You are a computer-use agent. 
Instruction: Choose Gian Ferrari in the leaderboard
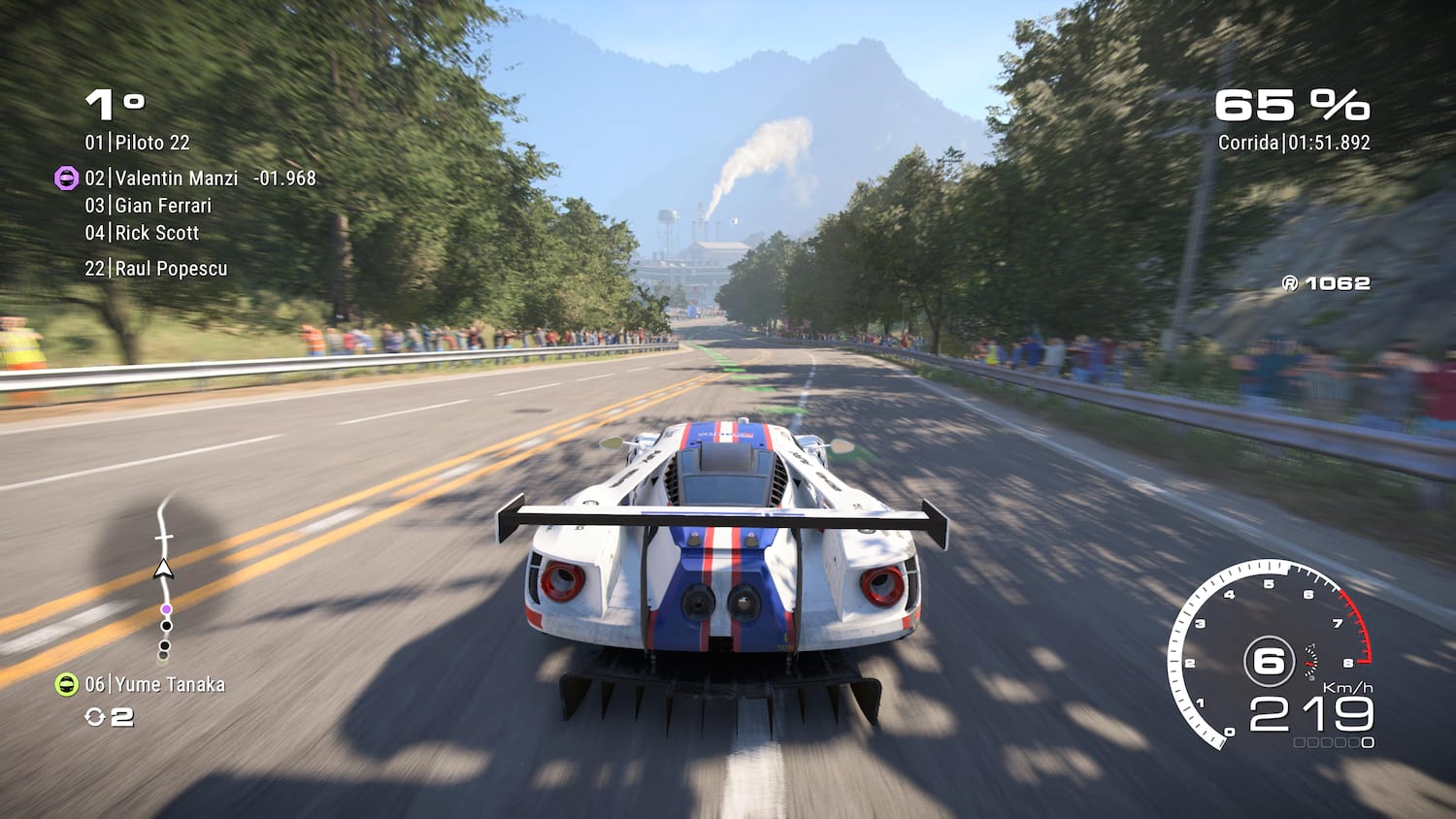[x=148, y=206]
